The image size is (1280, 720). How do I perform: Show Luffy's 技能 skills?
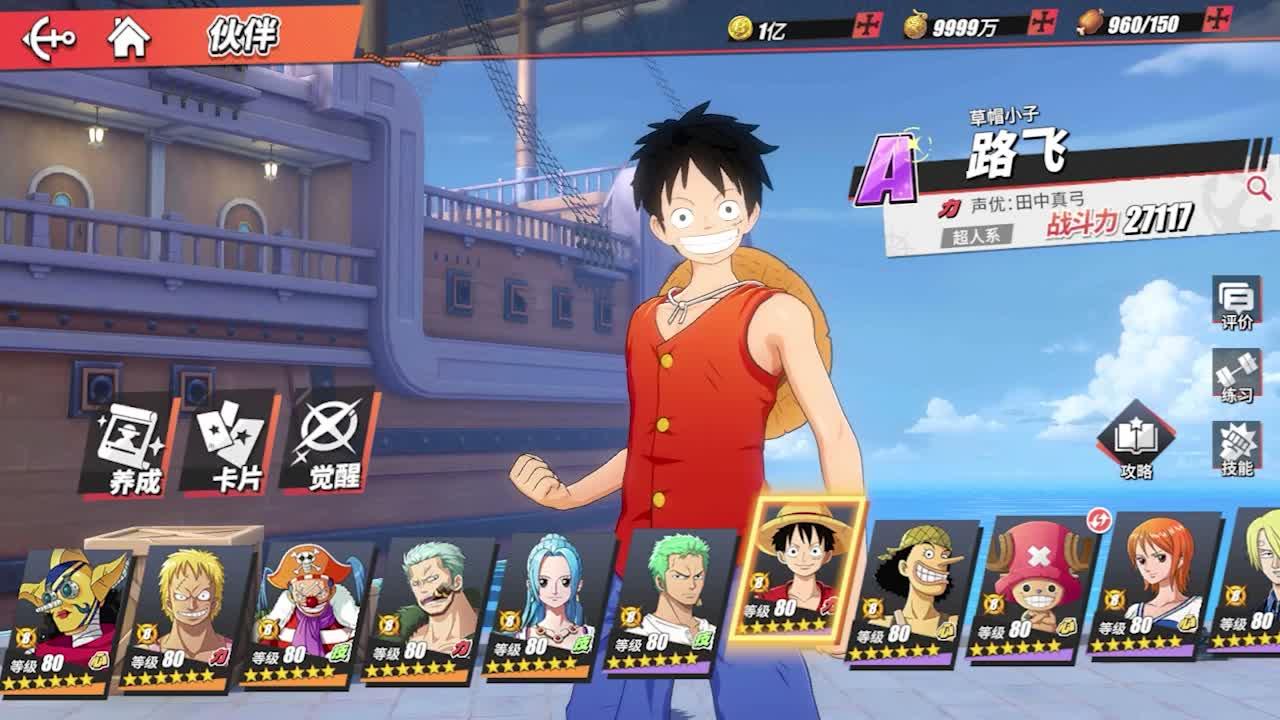(x=1236, y=449)
